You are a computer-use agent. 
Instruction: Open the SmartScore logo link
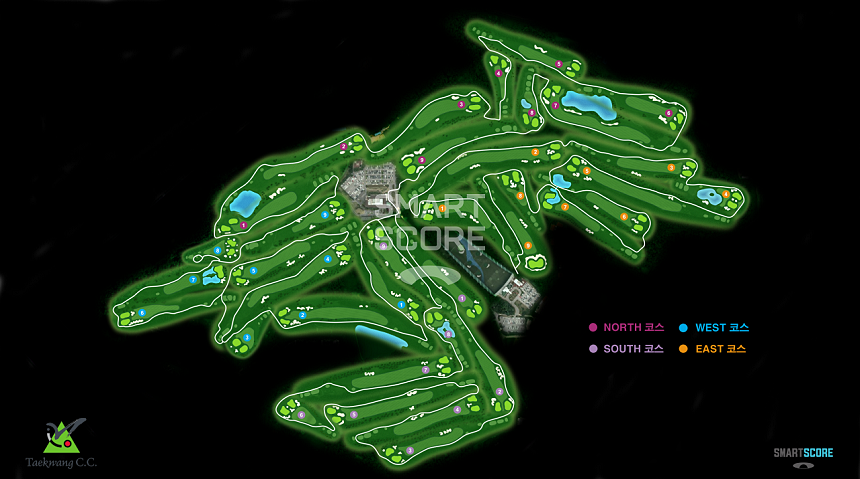803,456
